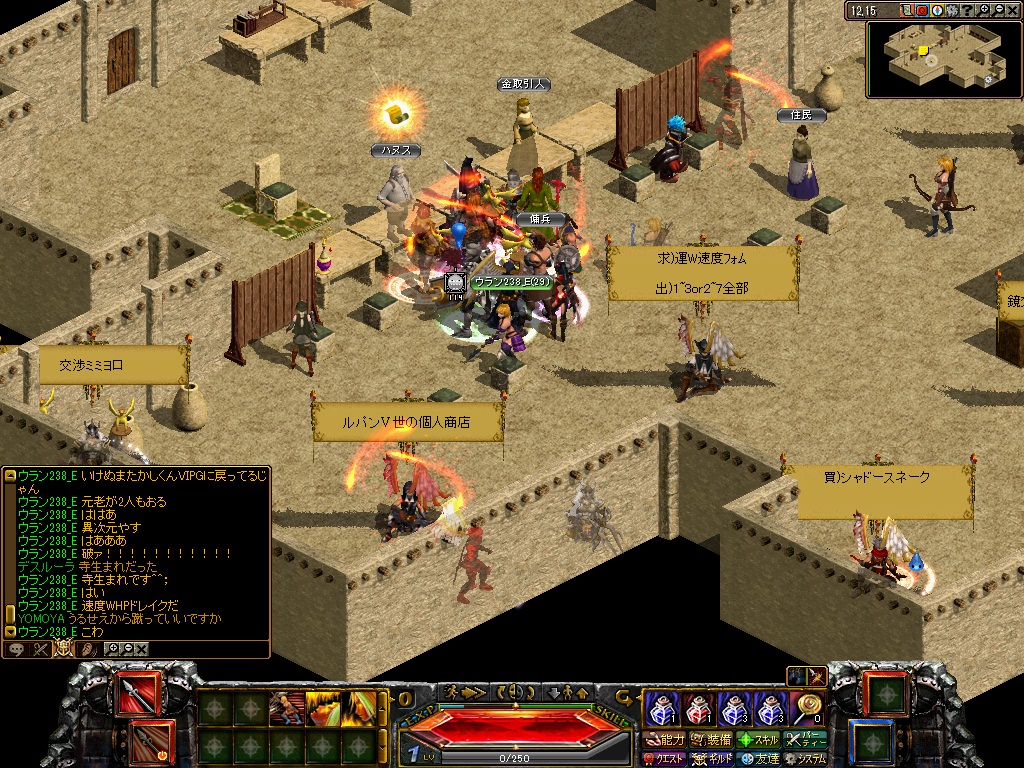Close the minimap with the X button
This screenshot has height=768, width=1024.
1013,11
